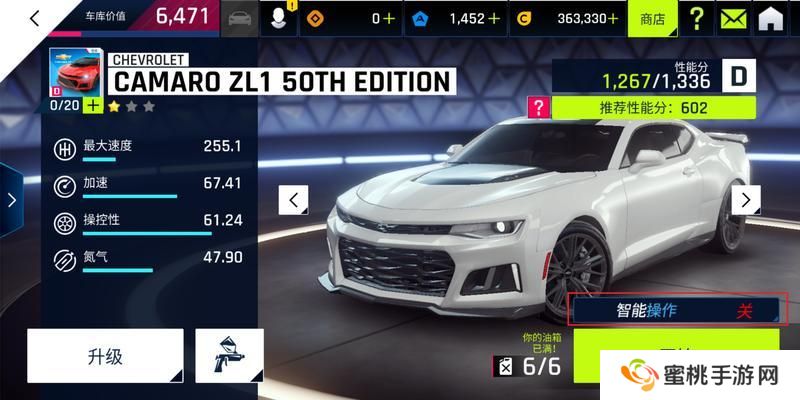Click the pink question mark info button
Screen dimensions: 800x400
pos(539,107)
